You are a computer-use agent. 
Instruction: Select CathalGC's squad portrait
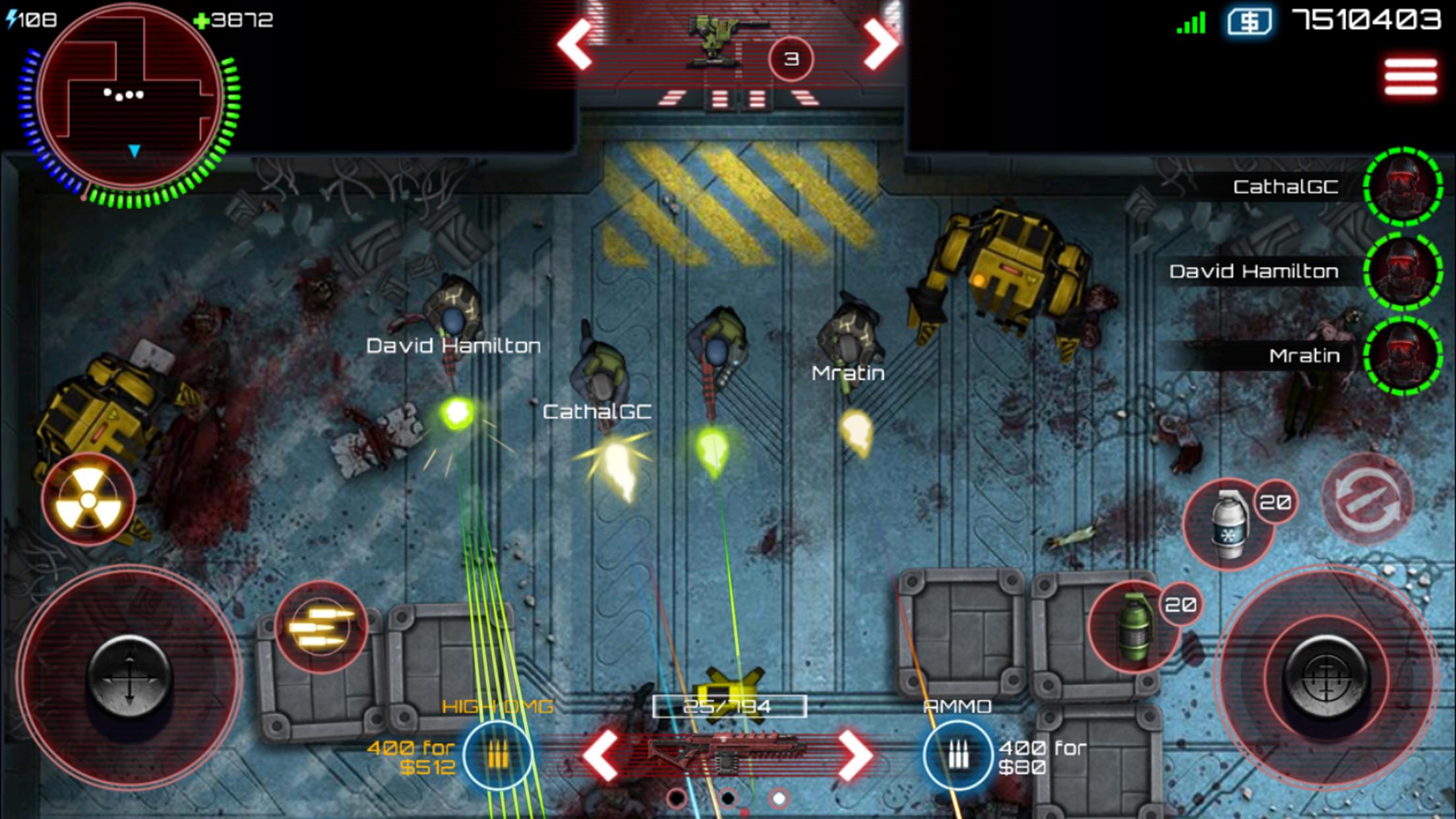coord(1403,187)
